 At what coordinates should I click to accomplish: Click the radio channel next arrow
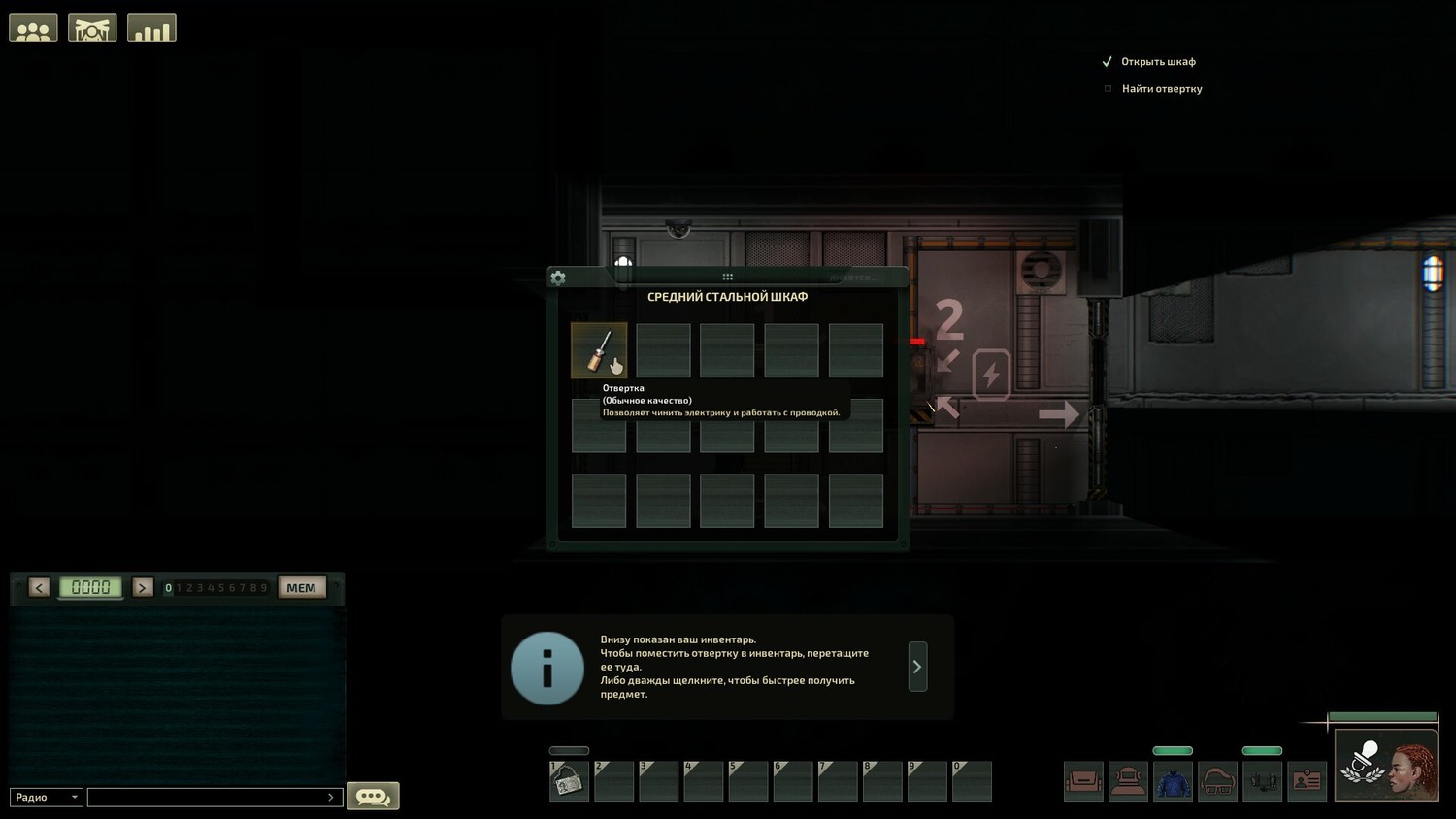[x=143, y=587]
